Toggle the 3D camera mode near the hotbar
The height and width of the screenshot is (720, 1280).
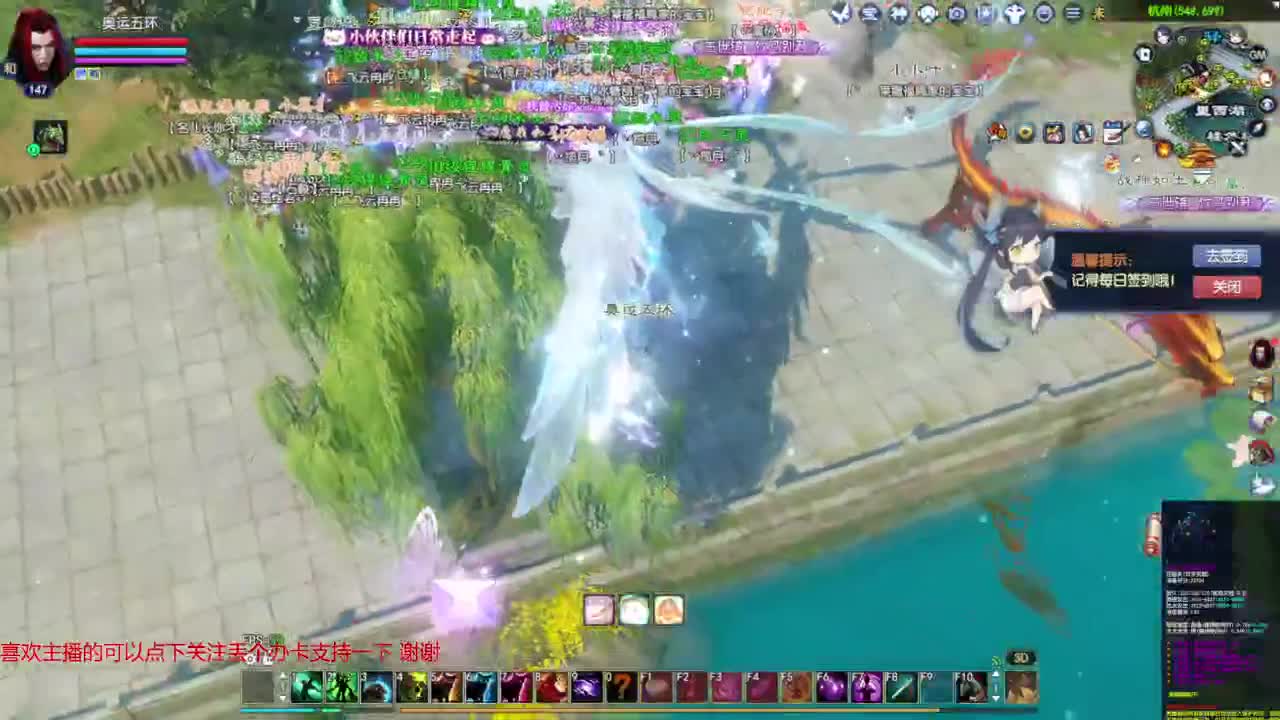click(x=1021, y=657)
